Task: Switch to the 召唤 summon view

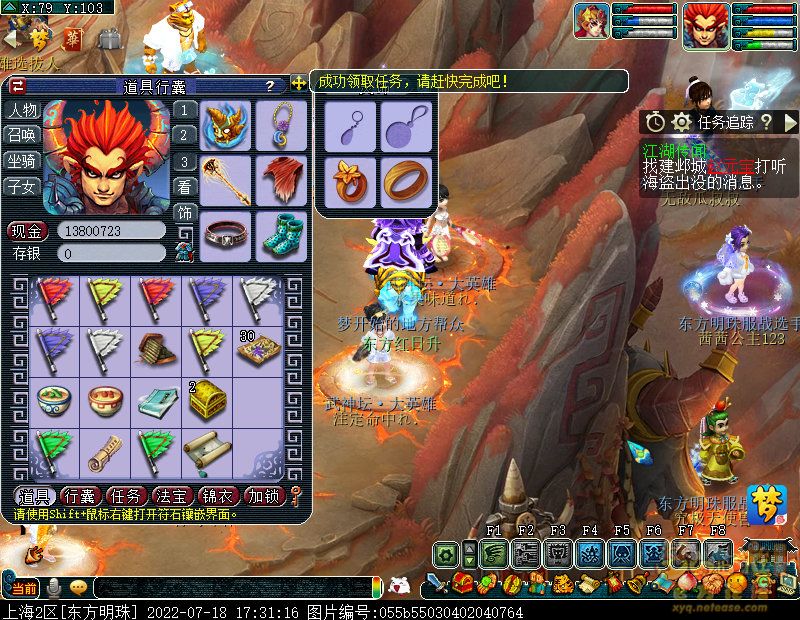Action: tap(22, 135)
